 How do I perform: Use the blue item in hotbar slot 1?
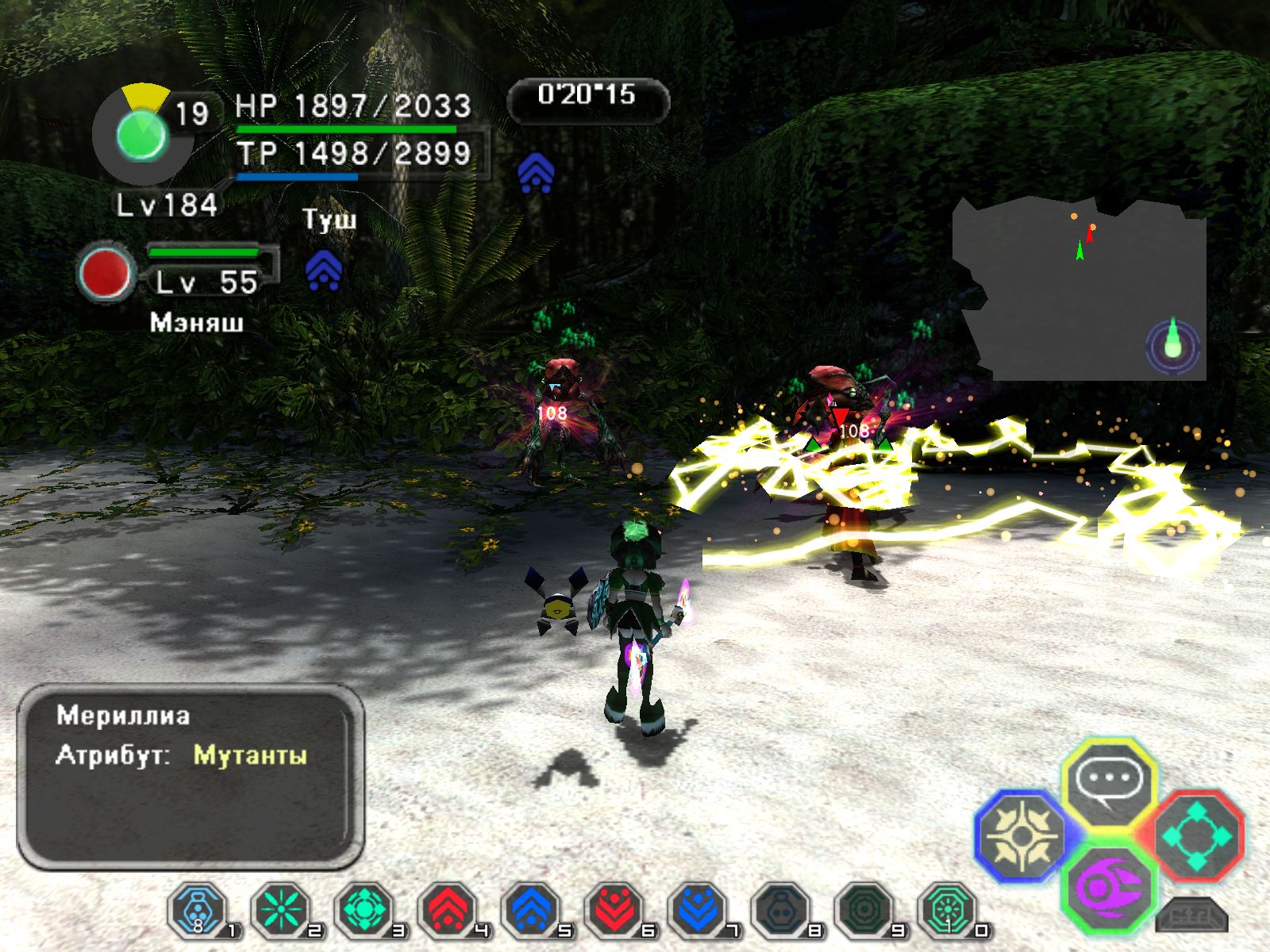click(x=198, y=910)
